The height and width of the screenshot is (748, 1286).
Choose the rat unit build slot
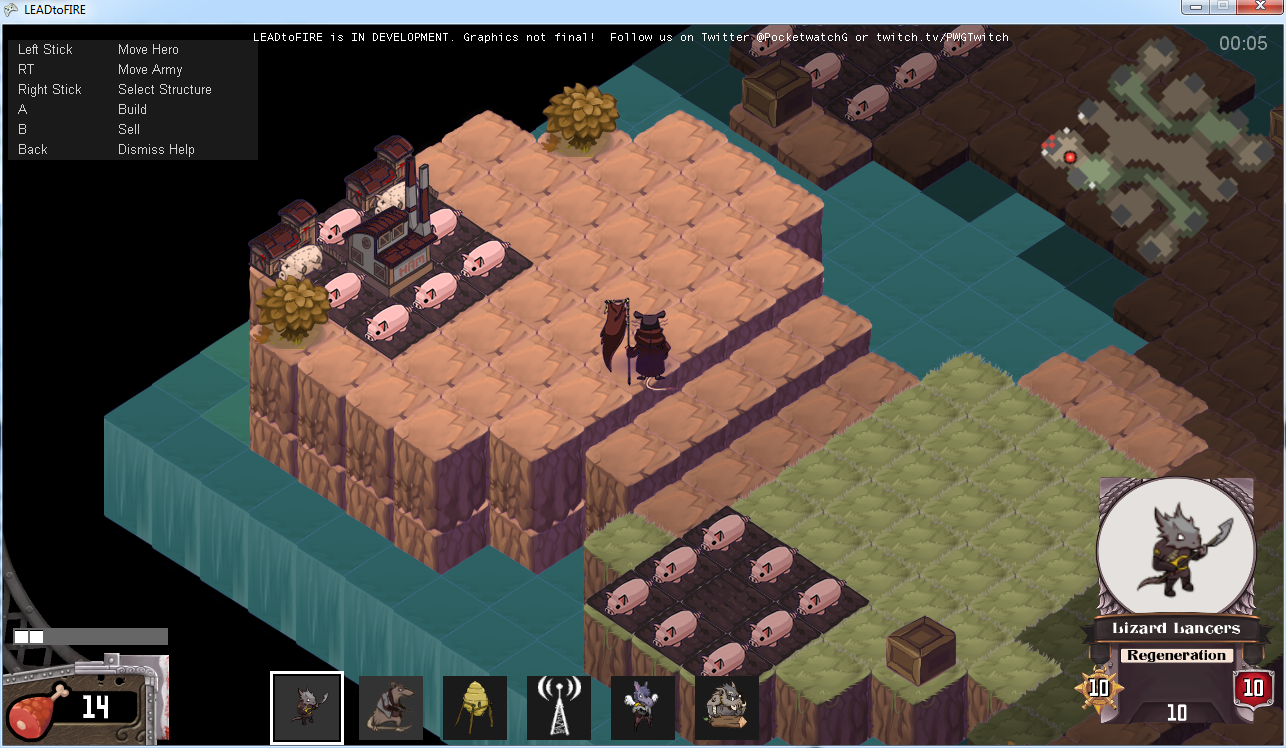[x=391, y=707]
